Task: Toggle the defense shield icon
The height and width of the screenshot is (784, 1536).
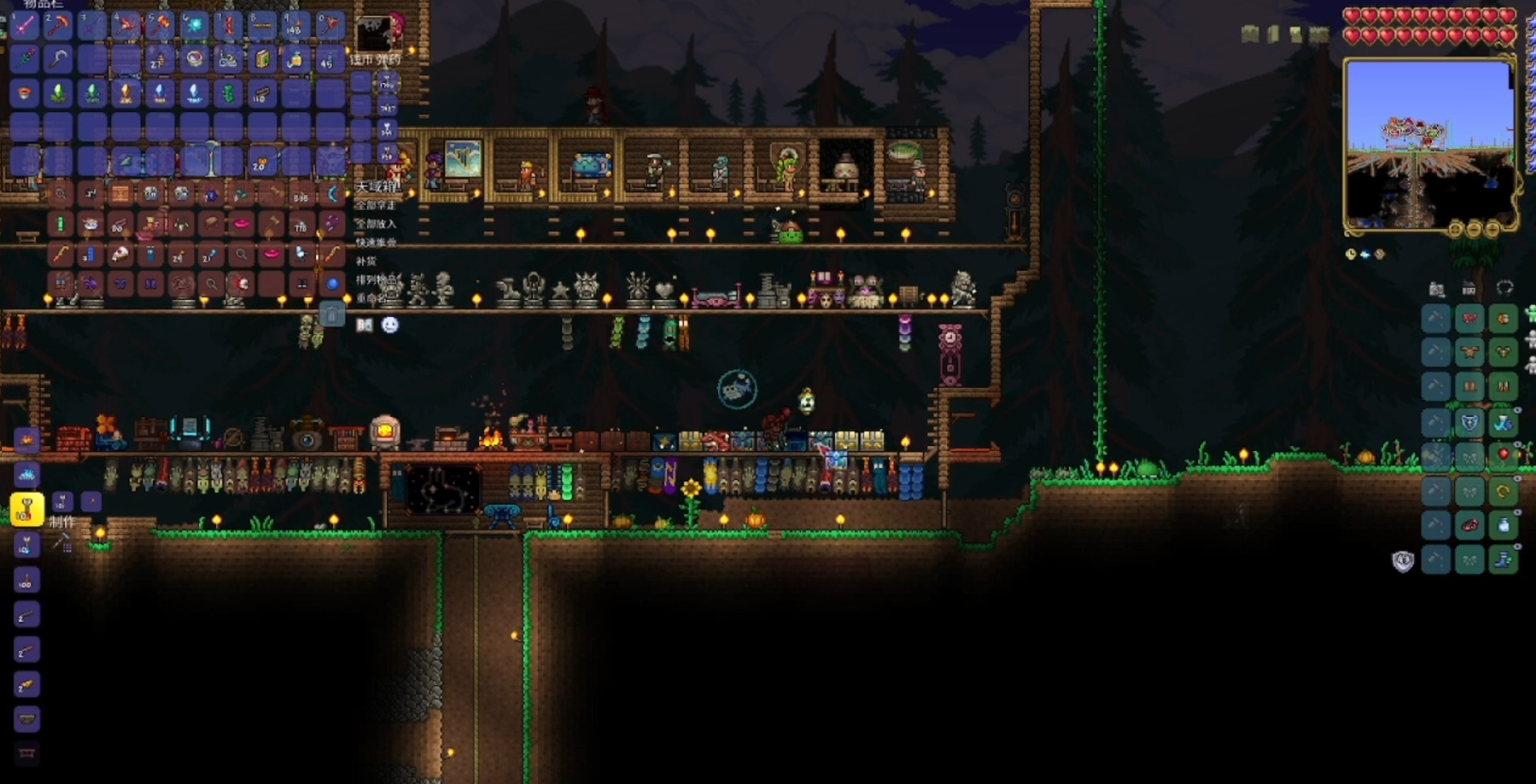Action: point(1403,561)
